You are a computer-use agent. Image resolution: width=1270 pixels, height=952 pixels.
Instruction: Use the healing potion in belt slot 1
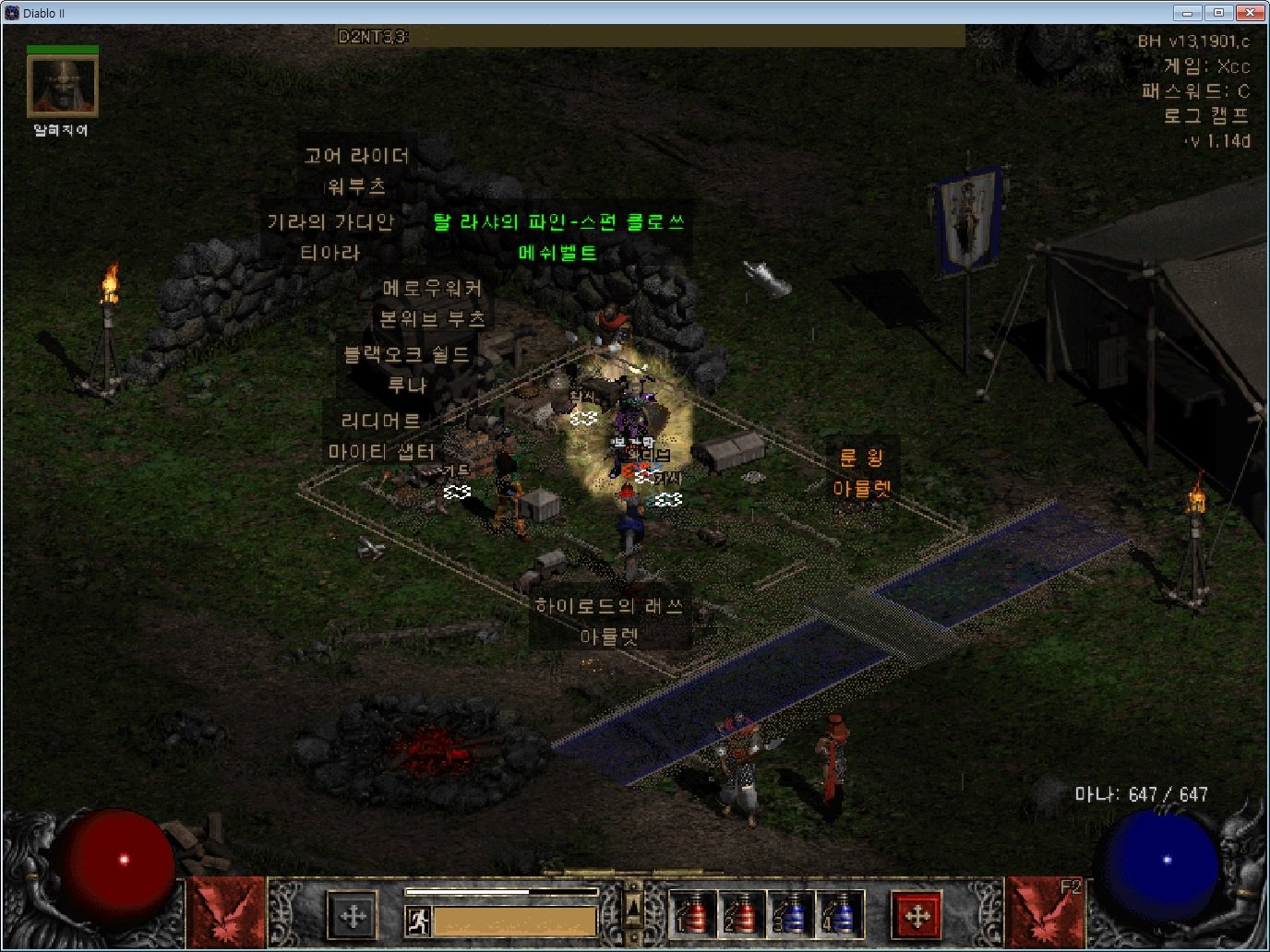pyautogui.click(x=692, y=914)
